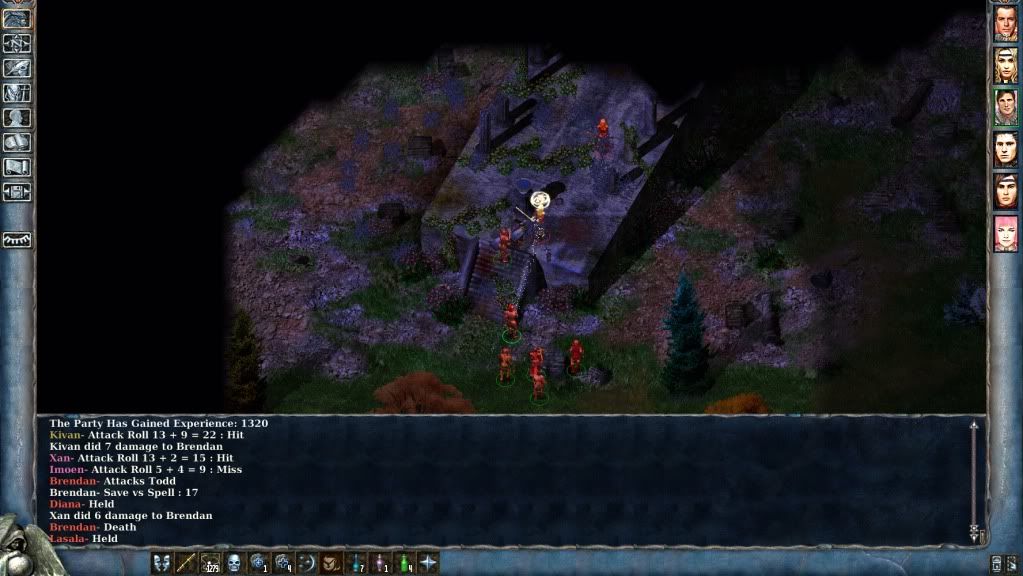
Task: Click the rest button with closed eye
Action: click(17, 240)
